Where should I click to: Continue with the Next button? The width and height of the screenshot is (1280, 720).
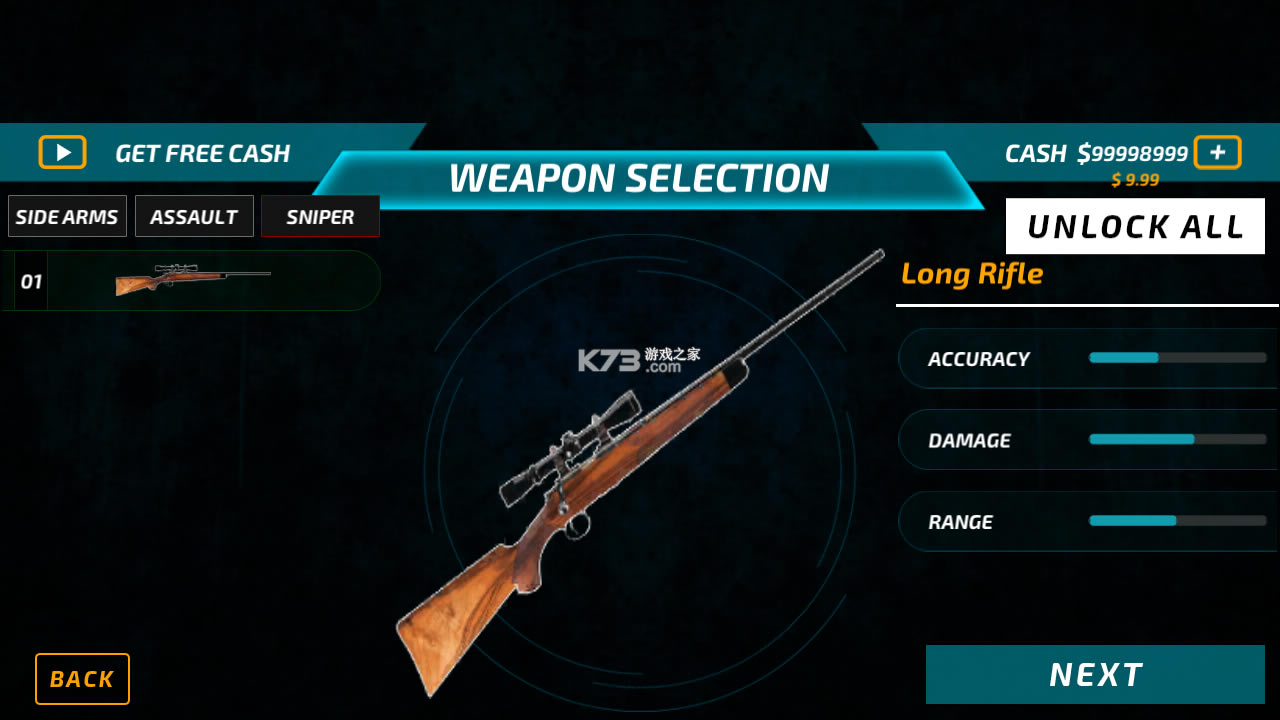[x=1095, y=675]
